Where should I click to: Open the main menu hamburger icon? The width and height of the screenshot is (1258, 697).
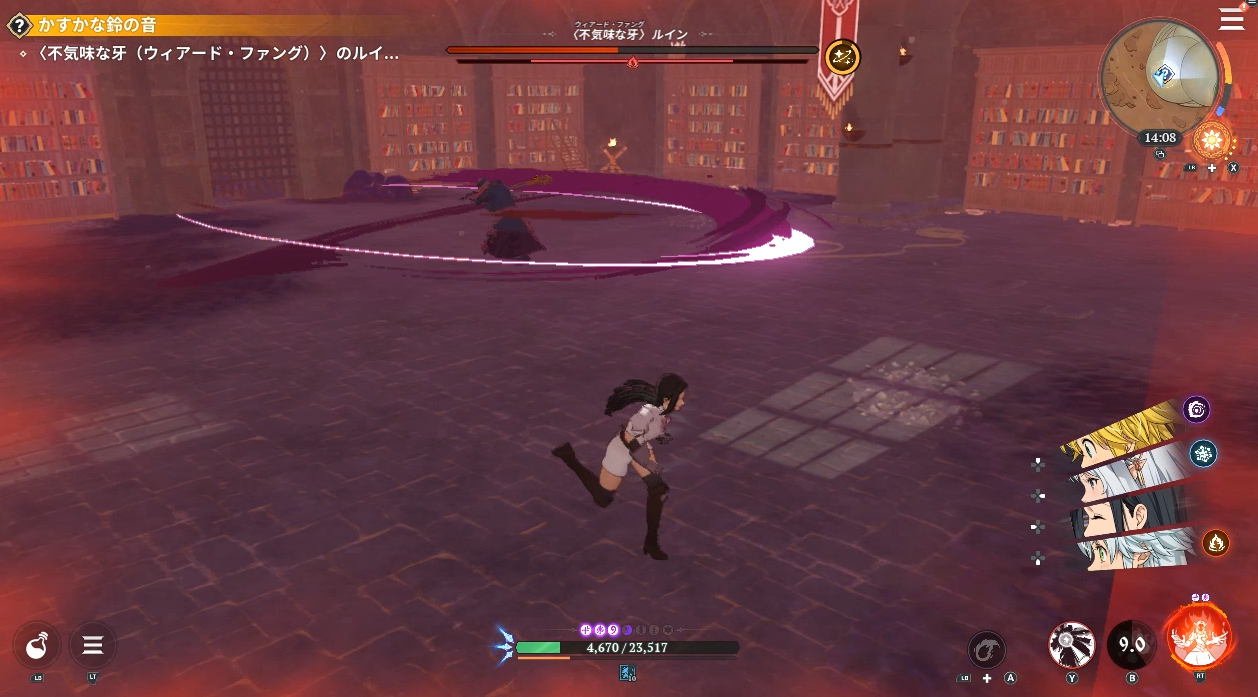(x=1231, y=19)
